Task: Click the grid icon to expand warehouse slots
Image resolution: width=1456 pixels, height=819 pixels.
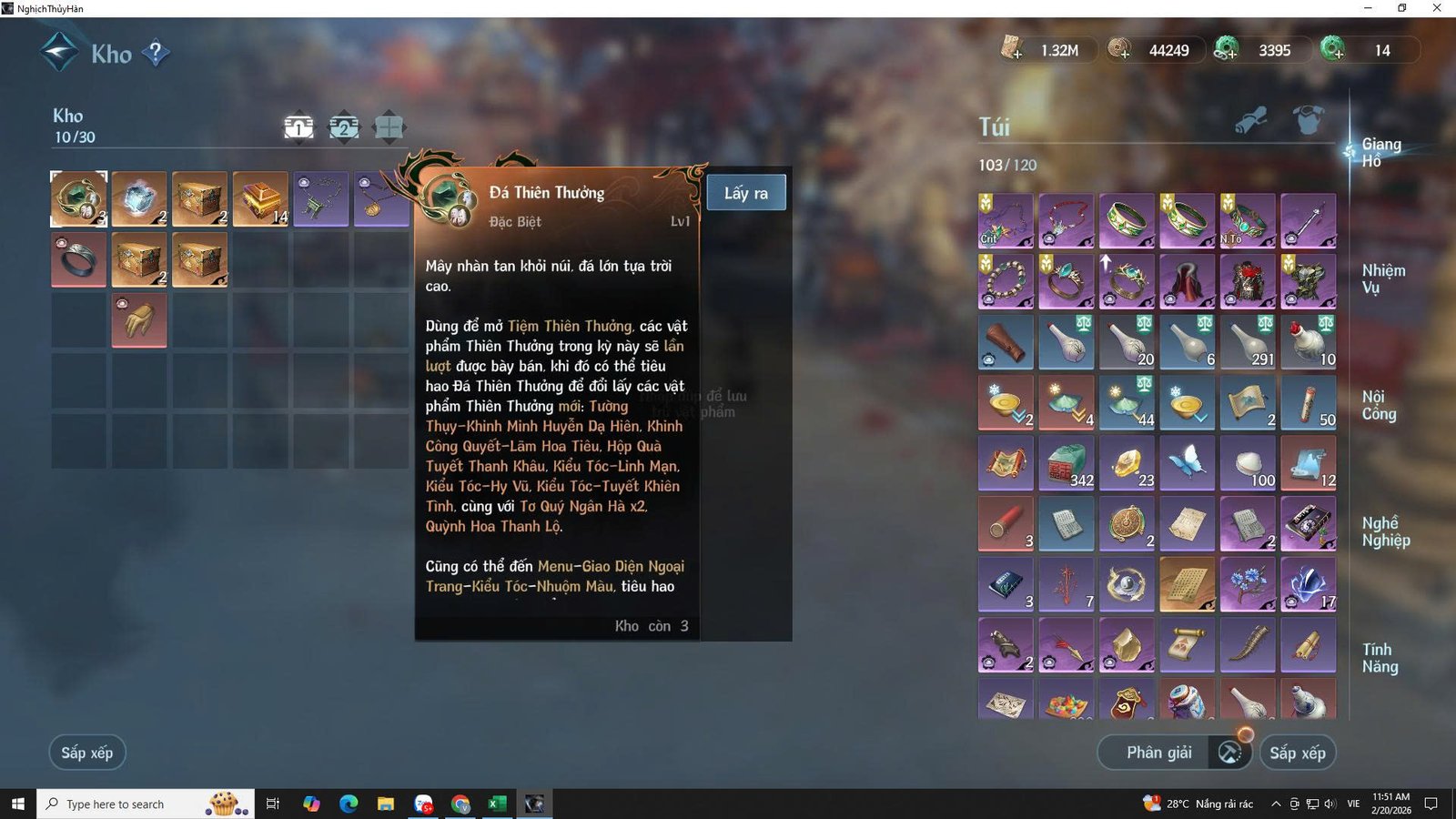Action: (x=389, y=126)
